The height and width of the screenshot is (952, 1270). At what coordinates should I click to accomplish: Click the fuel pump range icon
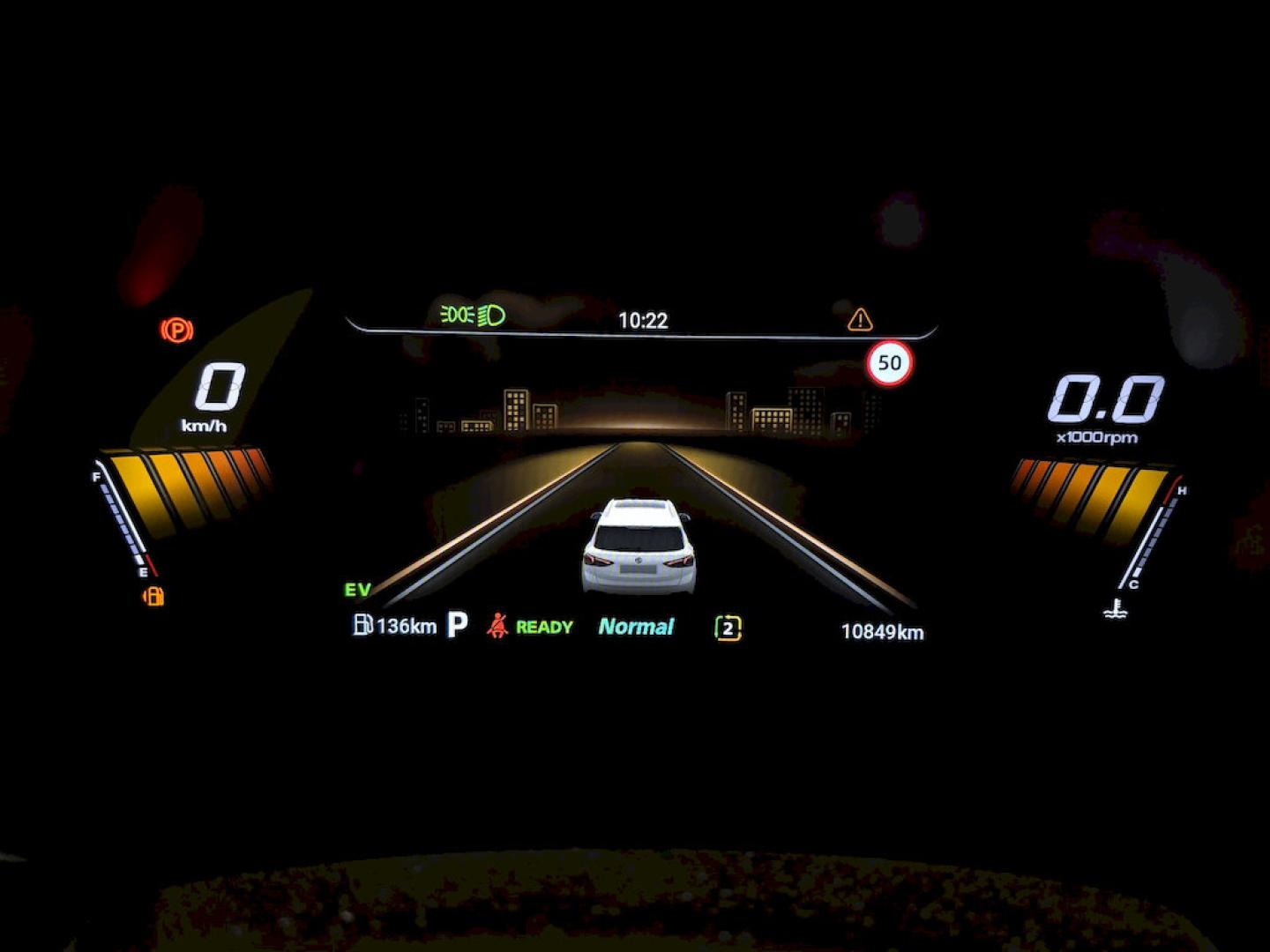pyautogui.click(x=362, y=625)
